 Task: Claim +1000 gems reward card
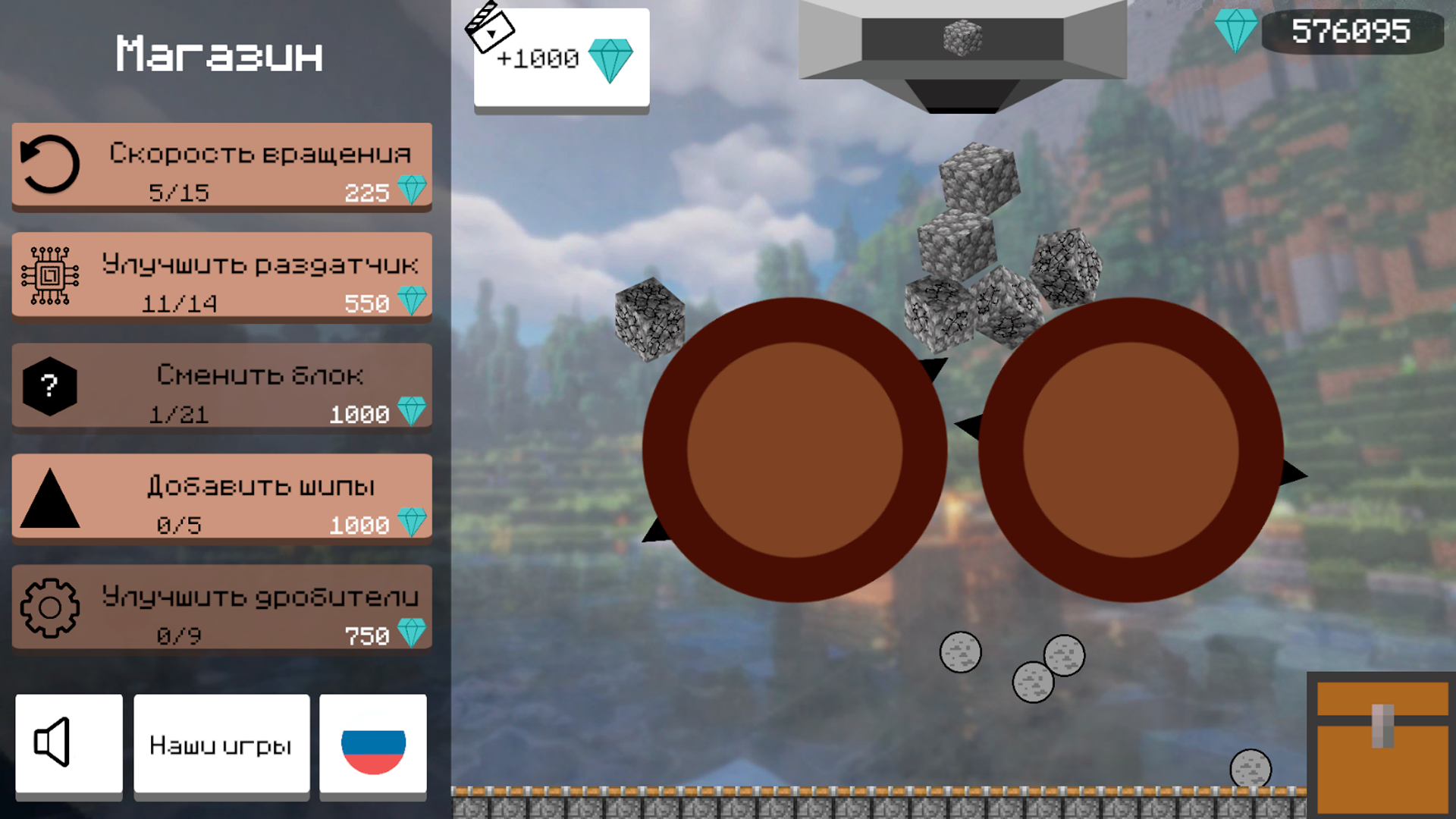click(x=561, y=57)
